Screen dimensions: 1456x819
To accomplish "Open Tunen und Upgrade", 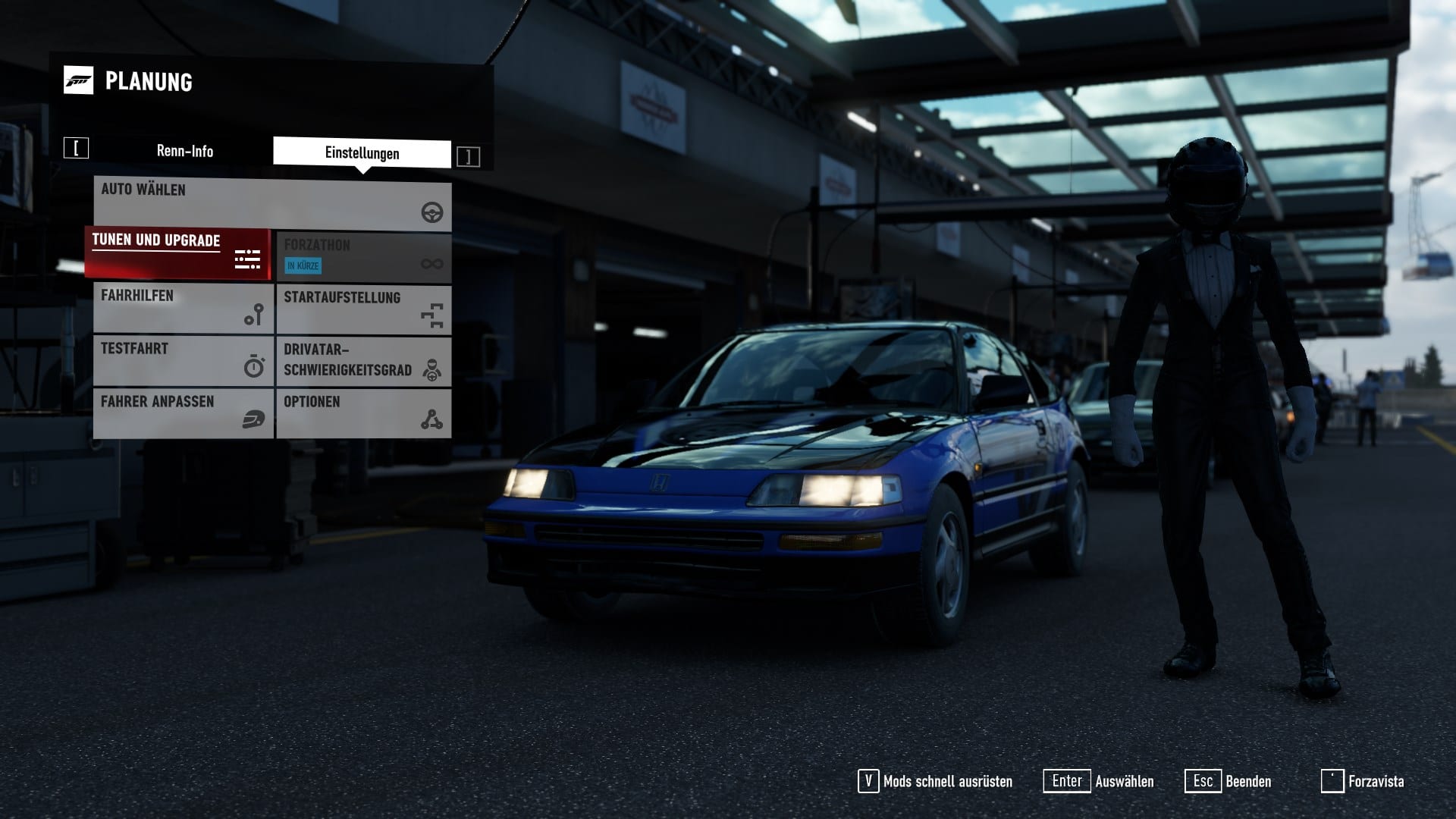I will tap(178, 253).
